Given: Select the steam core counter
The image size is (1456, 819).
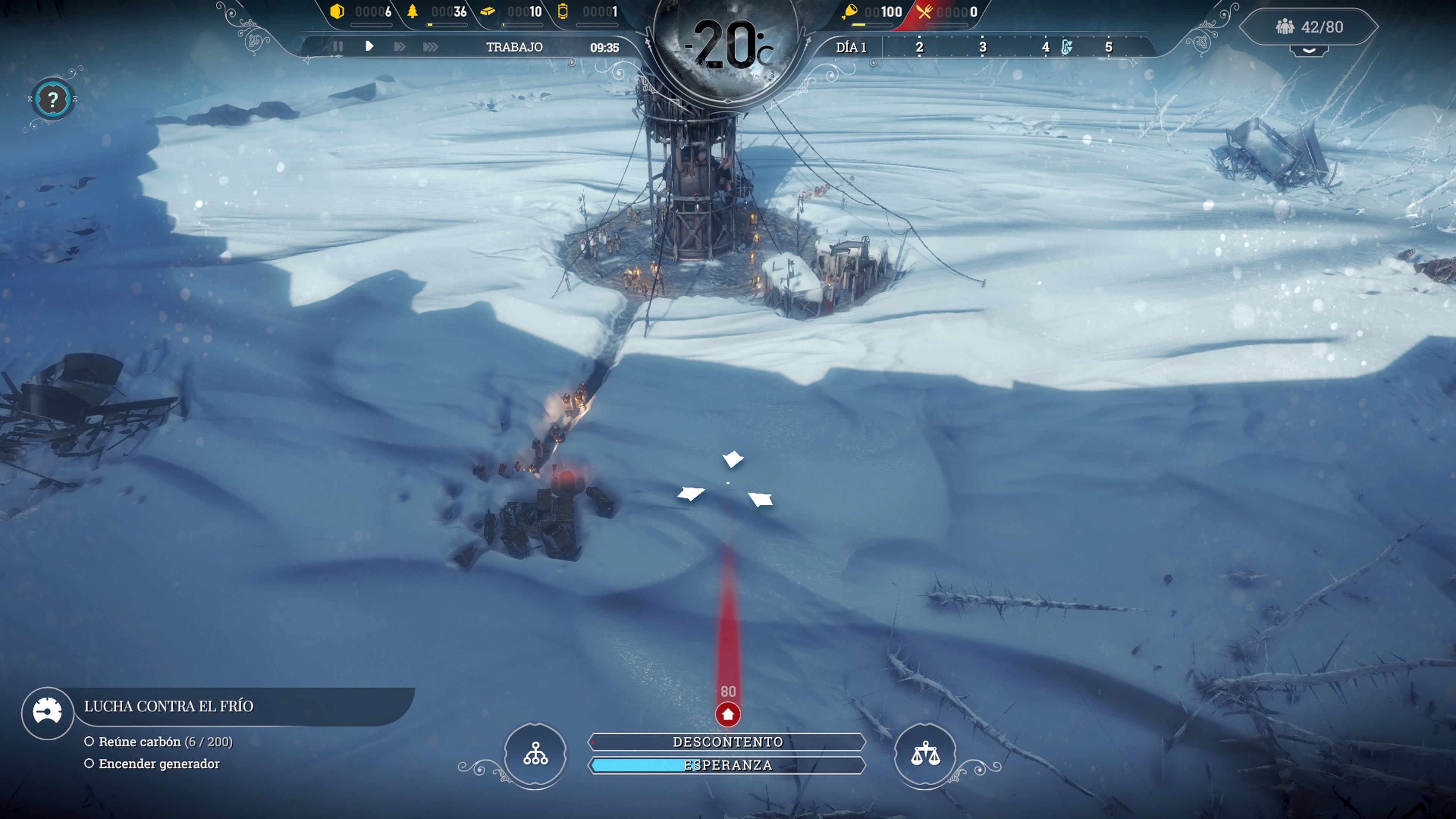Looking at the screenshot, I should [x=588, y=12].
